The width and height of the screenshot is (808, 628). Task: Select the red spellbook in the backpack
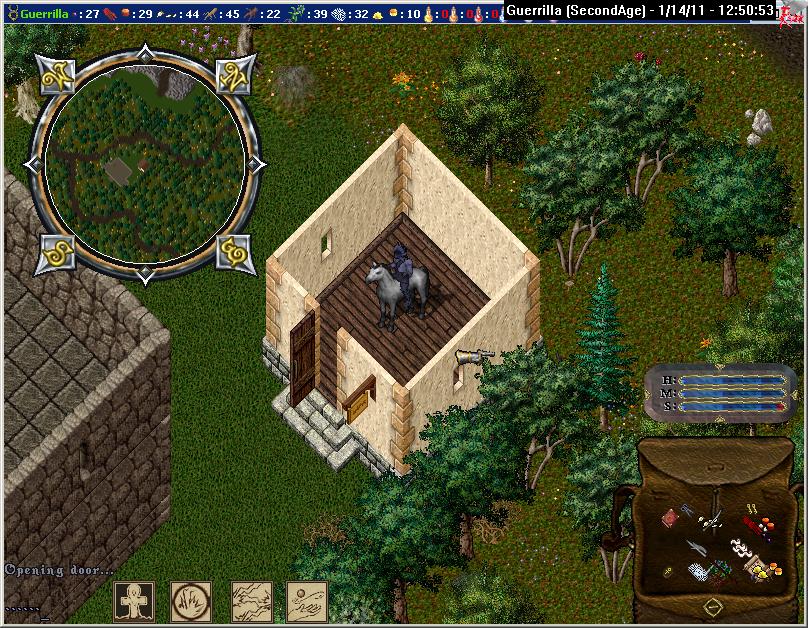pos(668,517)
